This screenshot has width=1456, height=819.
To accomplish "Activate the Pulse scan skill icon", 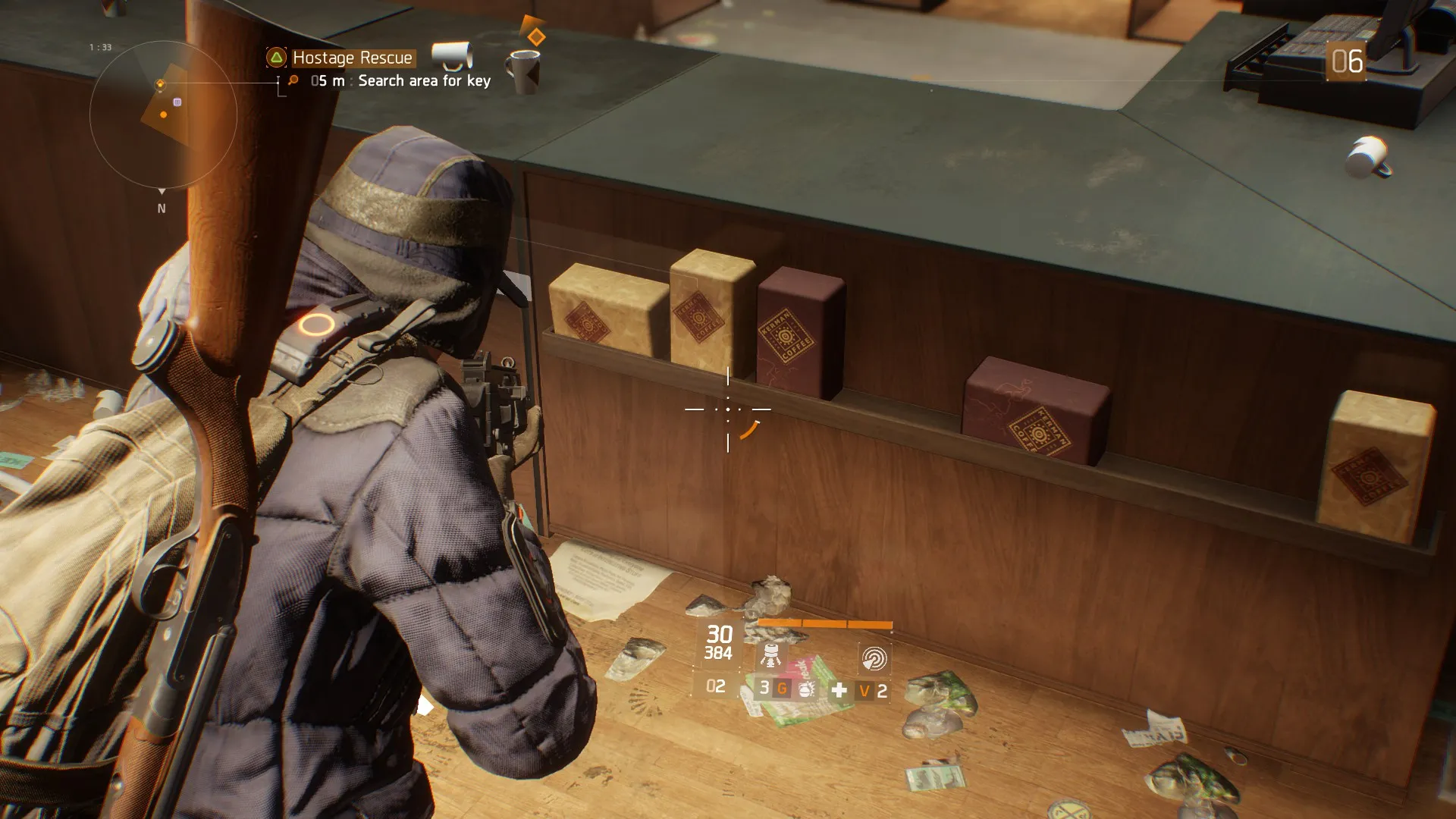I will coord(874,658).
